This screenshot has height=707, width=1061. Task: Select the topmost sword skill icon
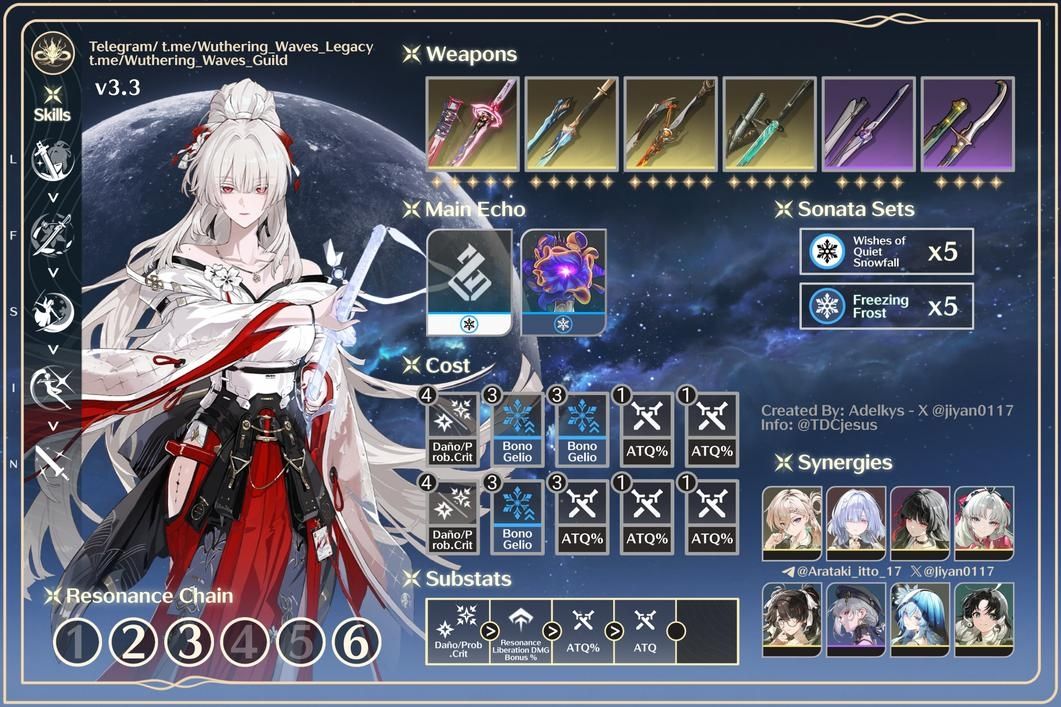point(51,160)
